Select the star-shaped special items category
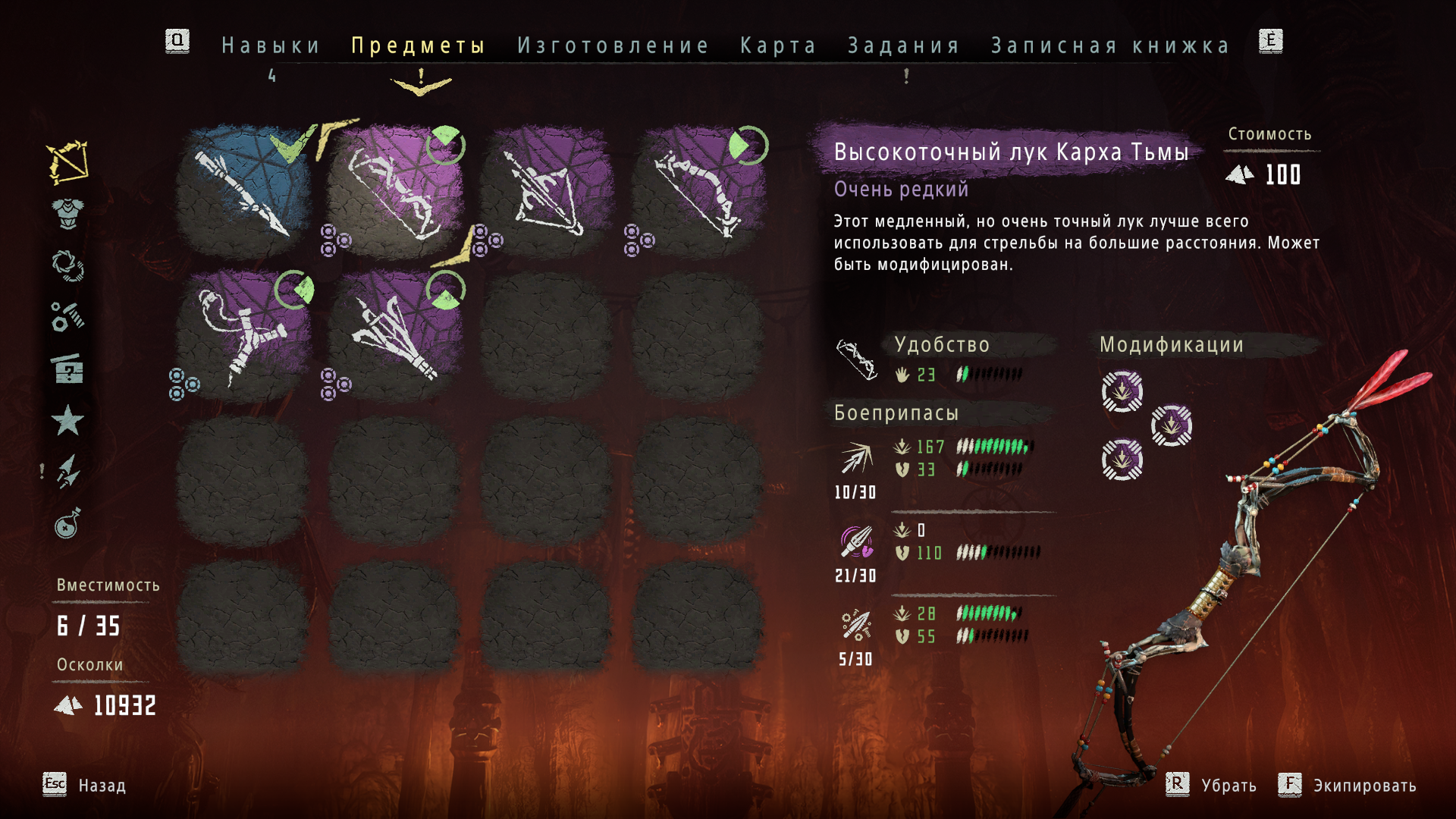The width and height of the screenshot is (1456, 819). (x=68, y=420)
